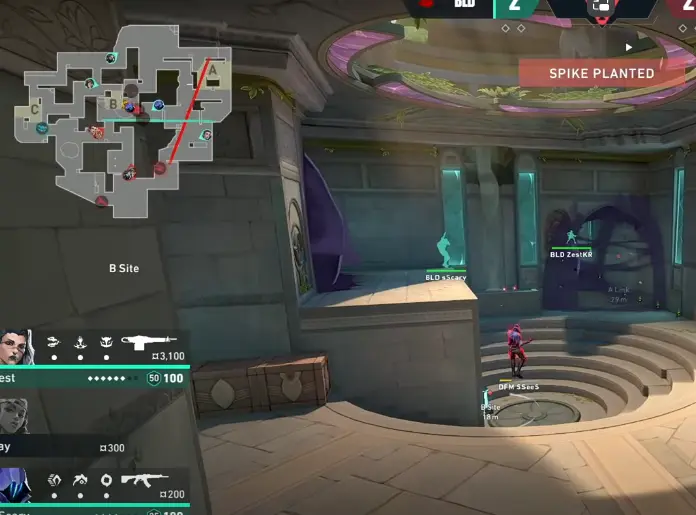Choose Zest's Viper portrait in player list
The width and height of the screenshot is (696, 515).
coord(19,350)
